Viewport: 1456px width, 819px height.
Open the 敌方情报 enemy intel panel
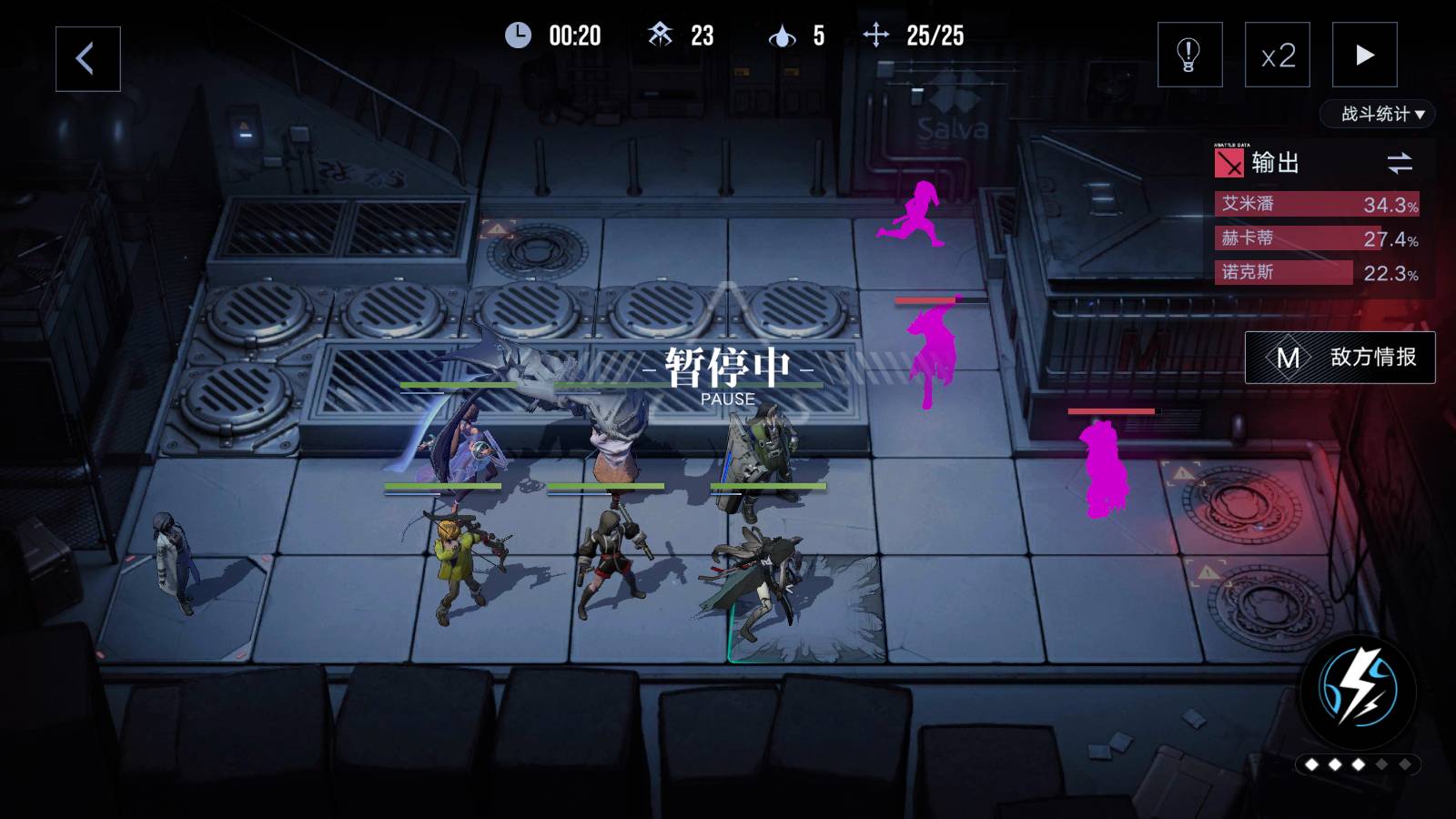pyautogui.click(x=1340, y=358)
